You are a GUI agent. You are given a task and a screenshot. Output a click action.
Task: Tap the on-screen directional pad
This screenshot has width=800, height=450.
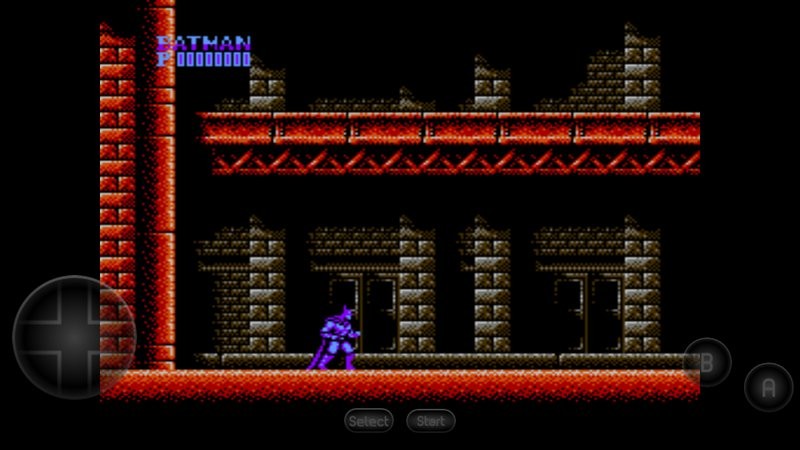point(73,337)
